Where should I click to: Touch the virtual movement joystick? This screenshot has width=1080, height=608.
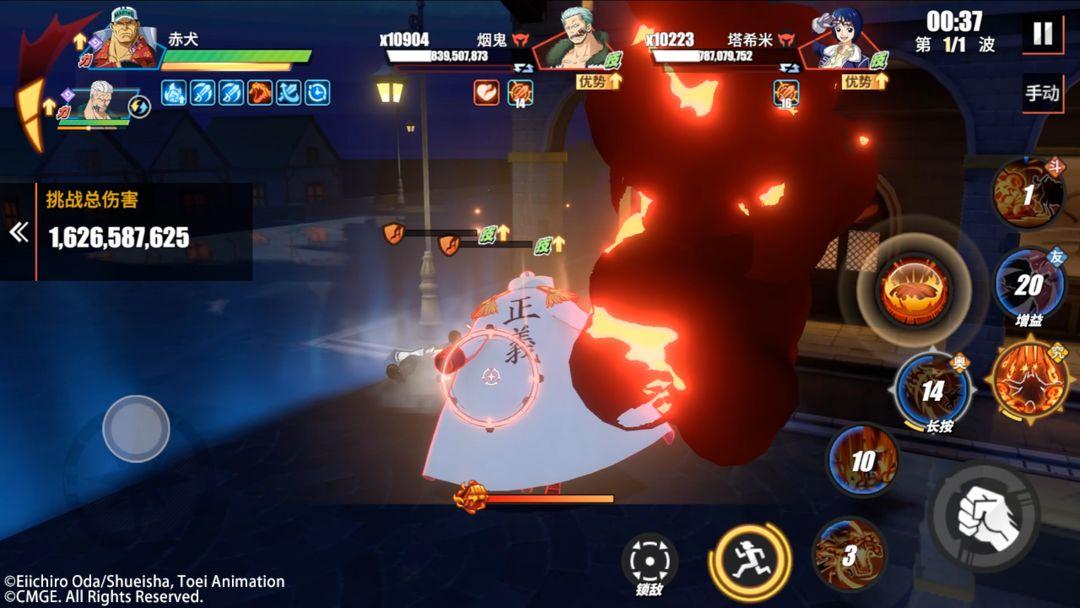136,429
